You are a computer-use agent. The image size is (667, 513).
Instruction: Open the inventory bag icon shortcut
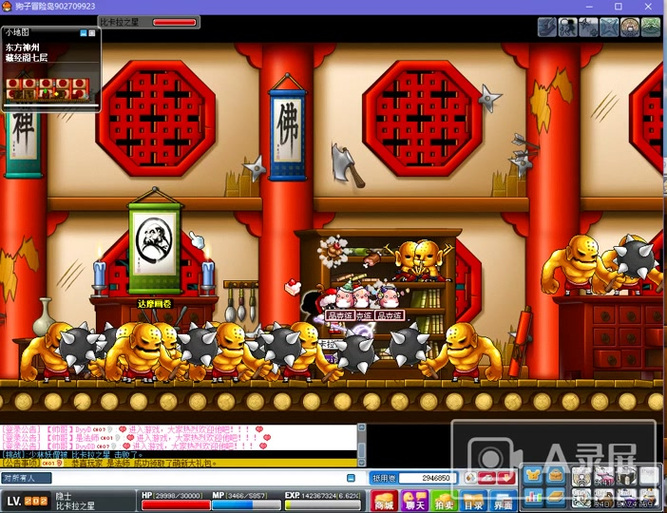coord(557,475)
